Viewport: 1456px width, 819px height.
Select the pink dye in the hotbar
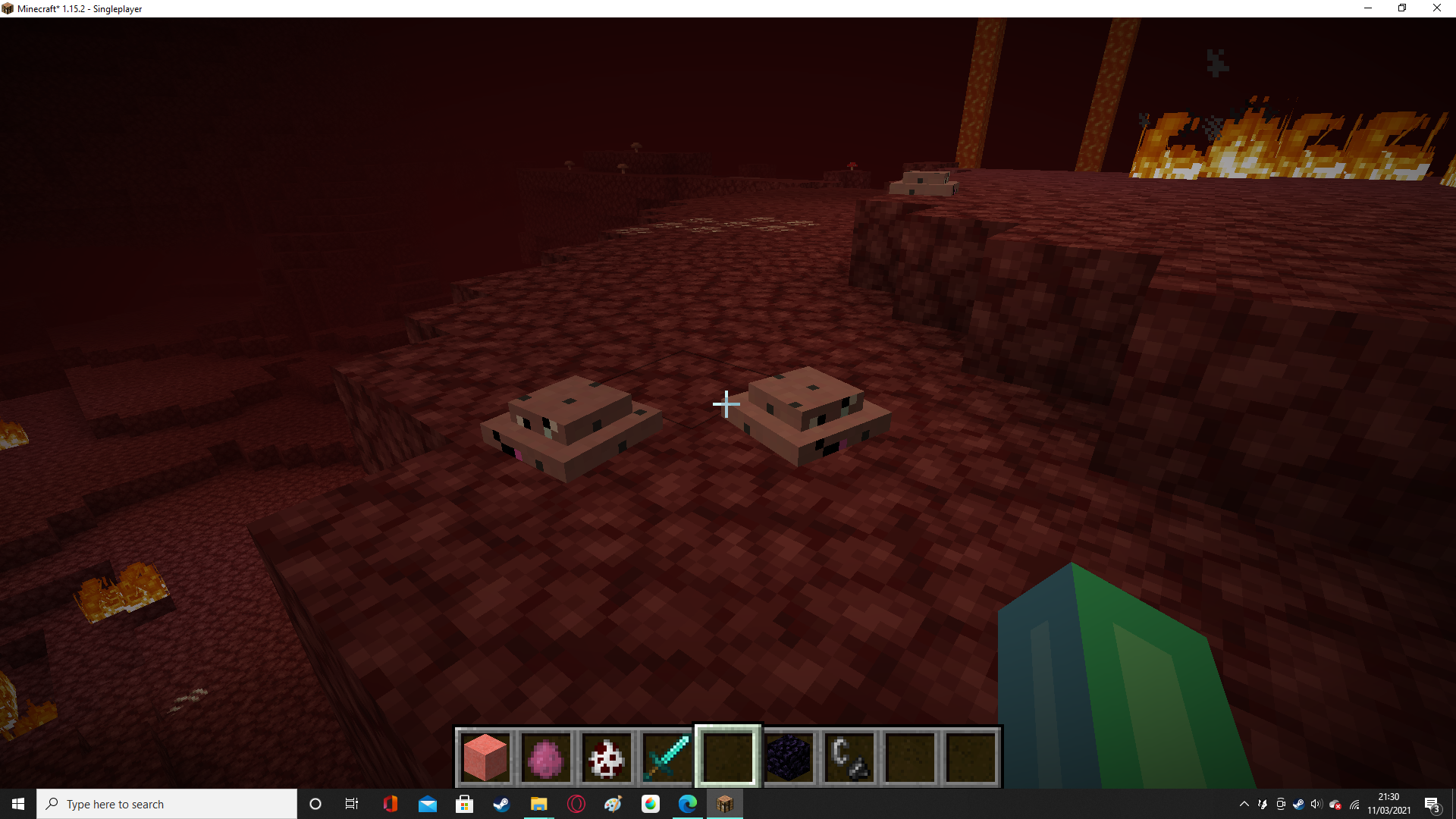(x=546, y=756)
